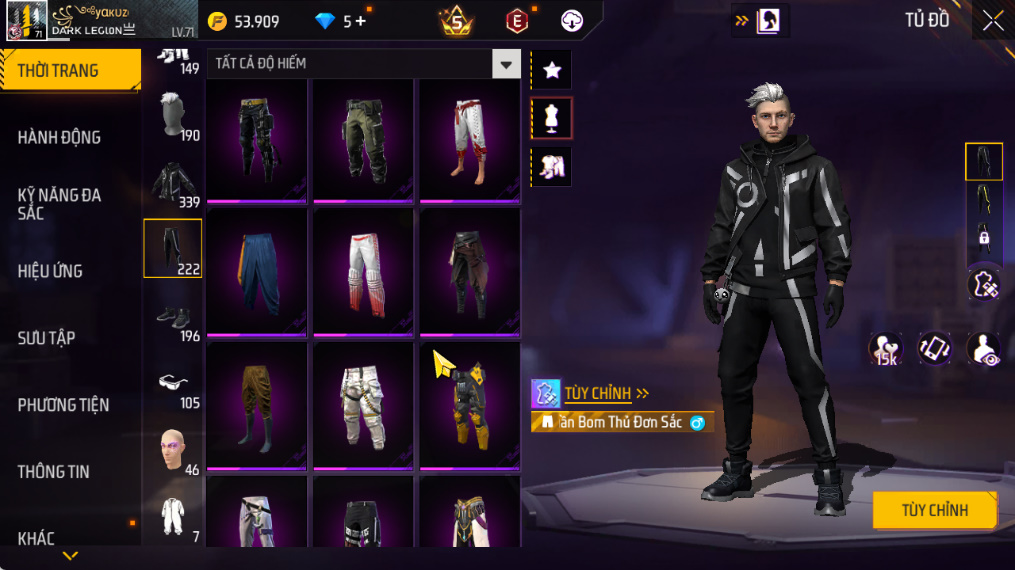Select the HIỆU ỨNG tab
Viewport: 1015px width, 570px height.
pos(50,271)
